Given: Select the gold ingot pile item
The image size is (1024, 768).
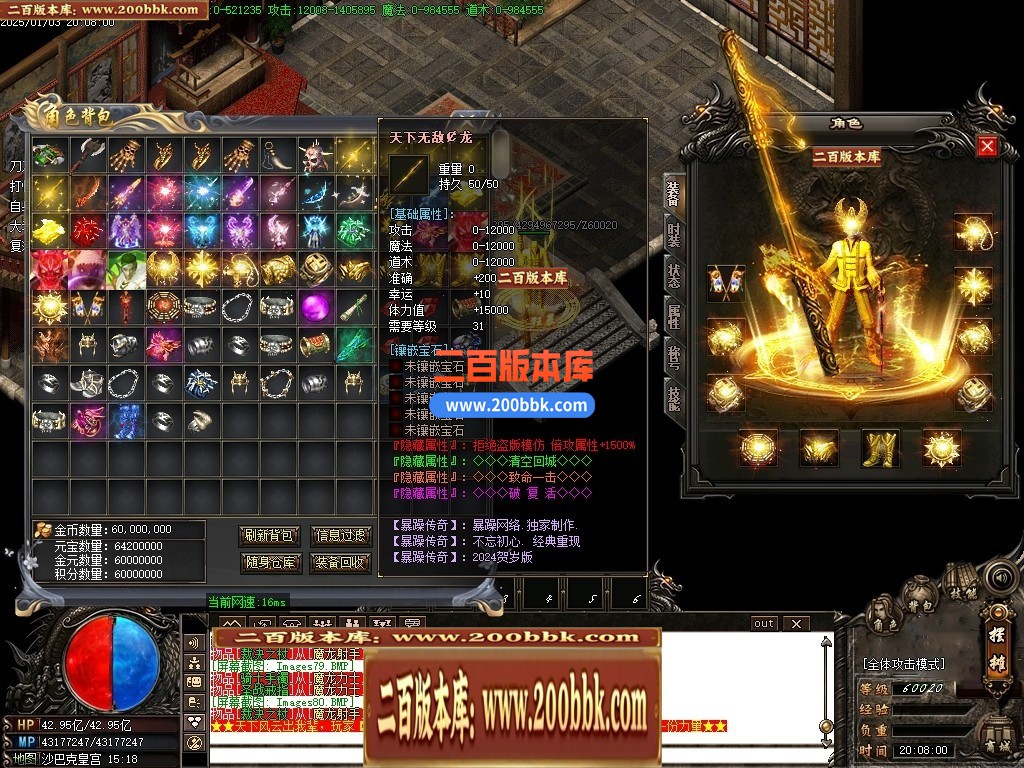Looking at the screenshot, I should pos(47,231).
